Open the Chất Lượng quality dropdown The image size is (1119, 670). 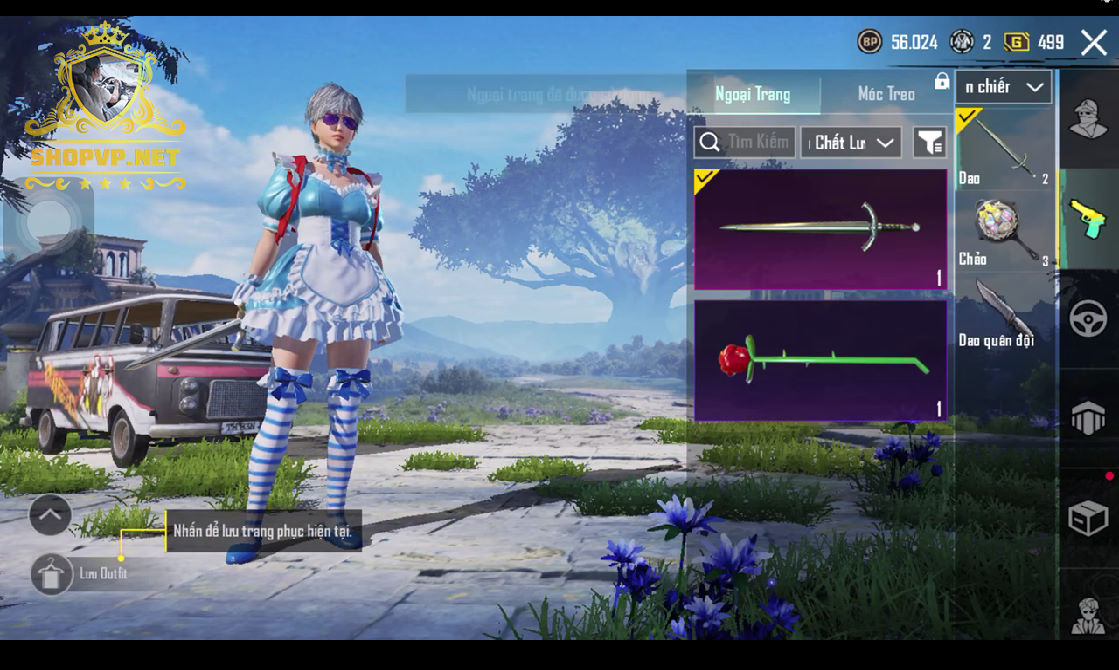tap(851, 142)
